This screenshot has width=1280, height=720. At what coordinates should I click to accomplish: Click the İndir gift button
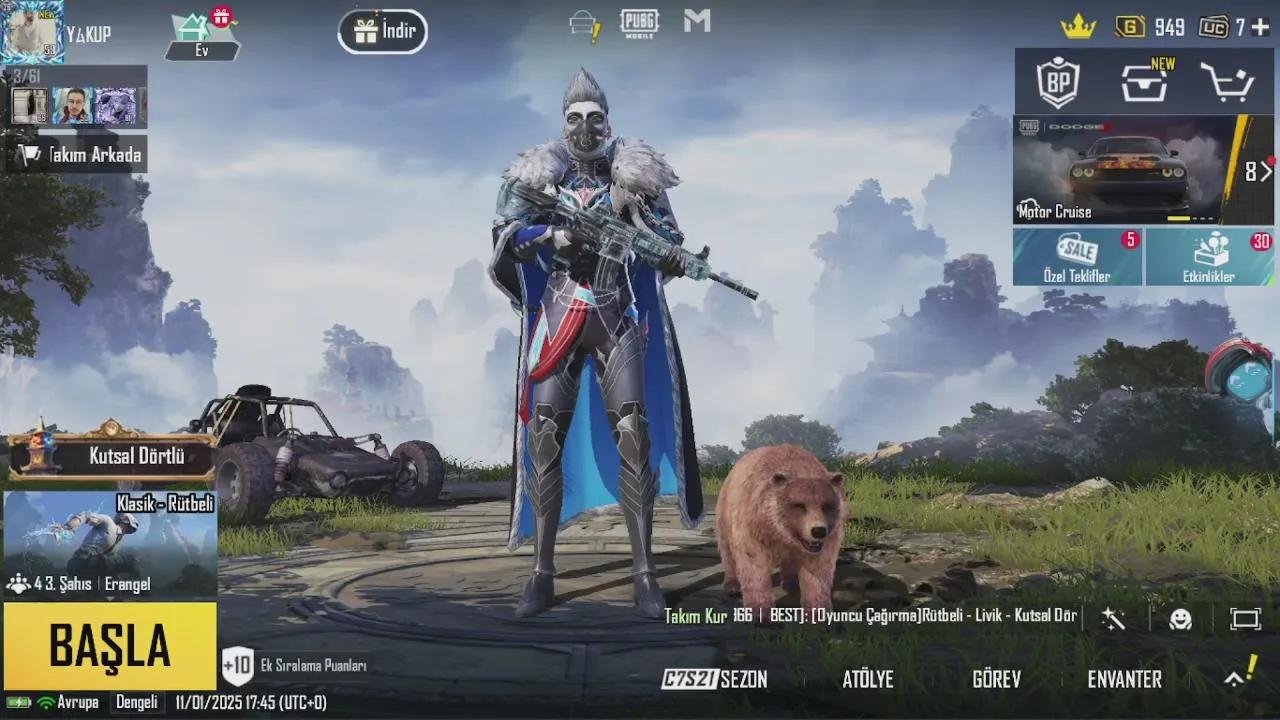pos(382,31)
